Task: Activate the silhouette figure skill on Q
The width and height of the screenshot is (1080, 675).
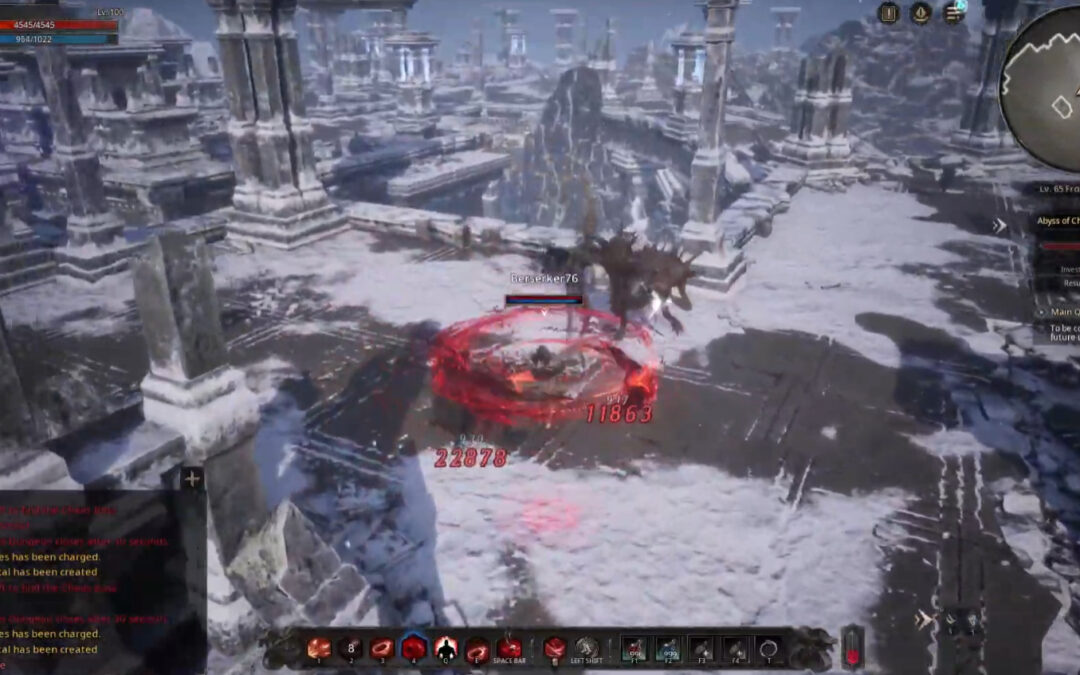Action: [x=446, y=648]
